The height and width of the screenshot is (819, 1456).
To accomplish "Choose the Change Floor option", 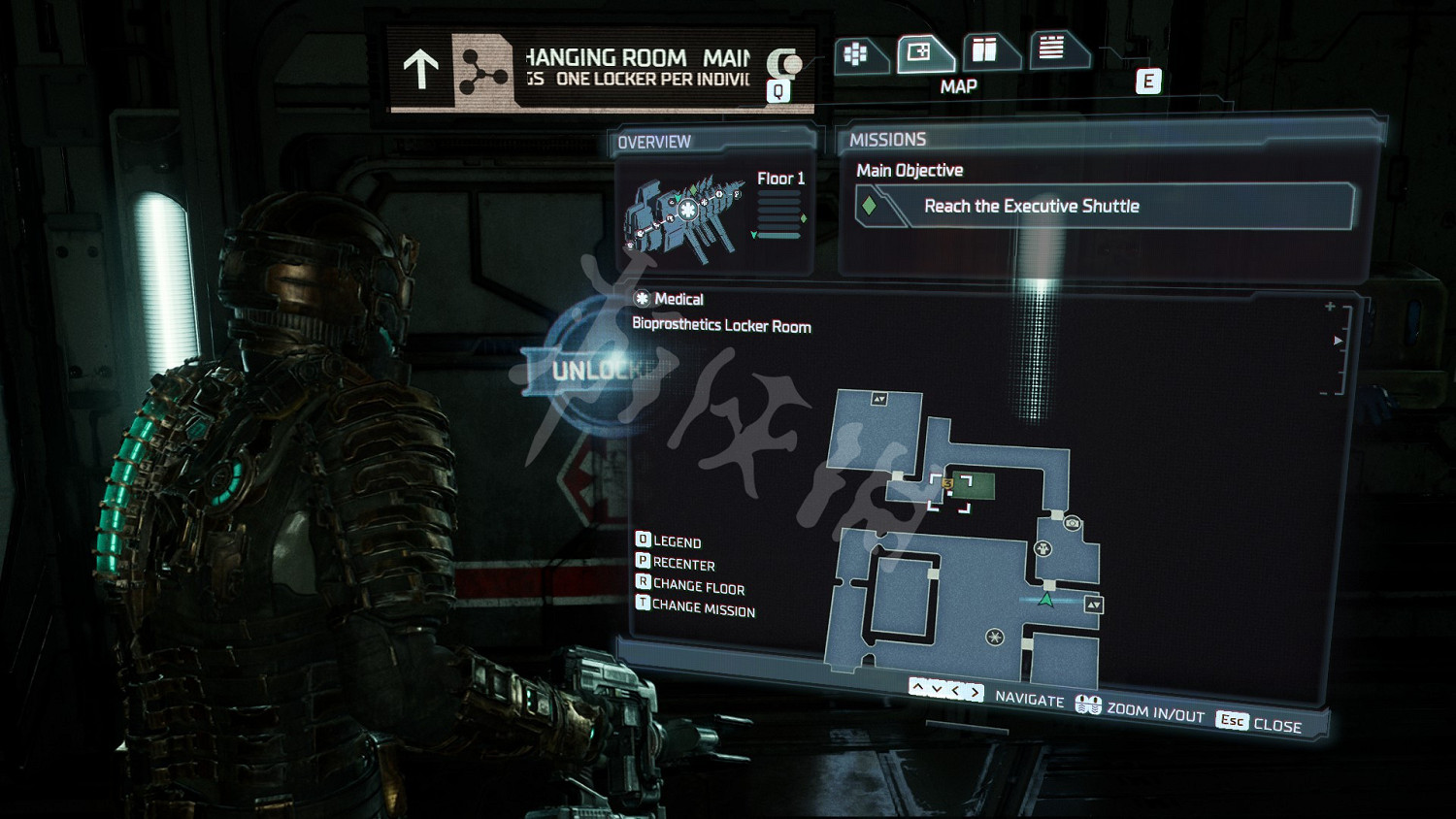I will coord(689,585).
